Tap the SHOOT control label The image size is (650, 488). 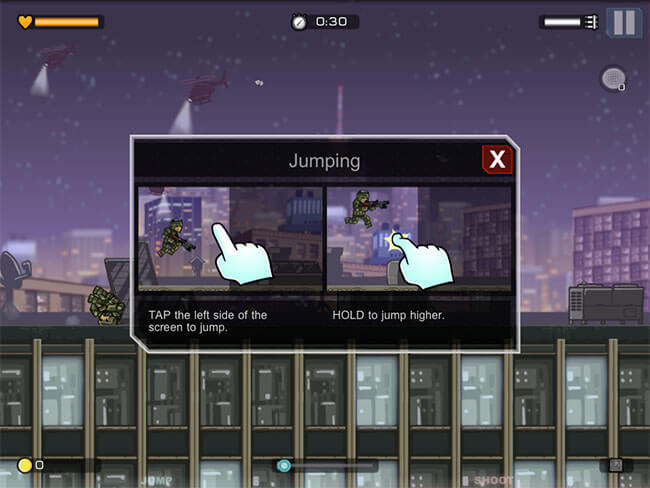click(x=493, y=480)
